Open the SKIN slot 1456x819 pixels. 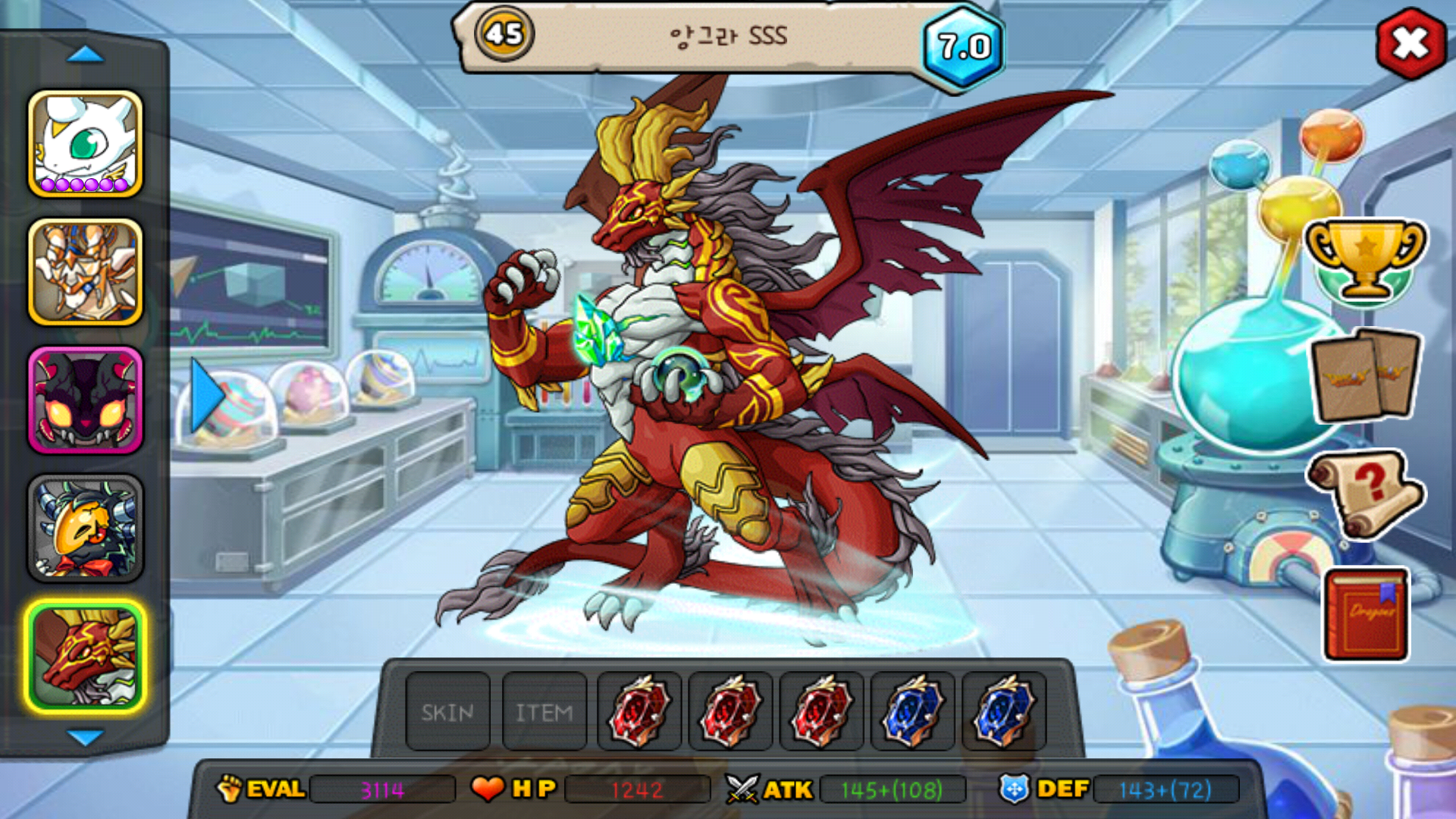(447, 712)
